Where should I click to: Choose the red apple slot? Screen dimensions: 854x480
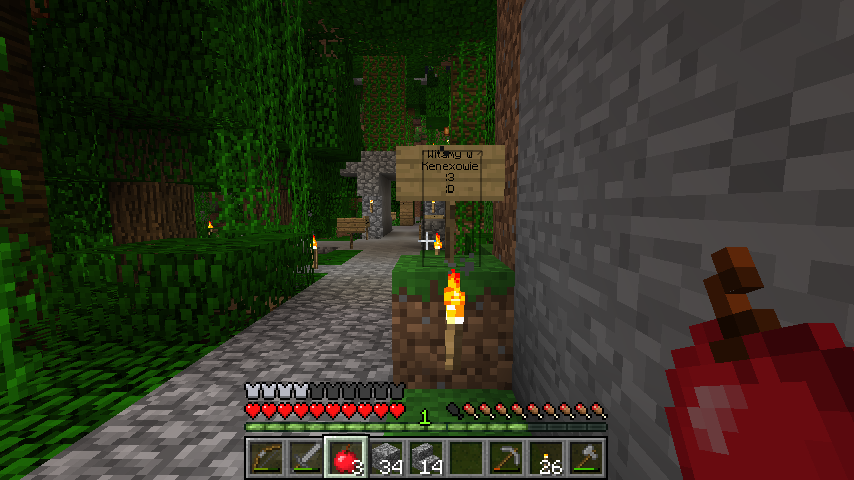[346, 458]
